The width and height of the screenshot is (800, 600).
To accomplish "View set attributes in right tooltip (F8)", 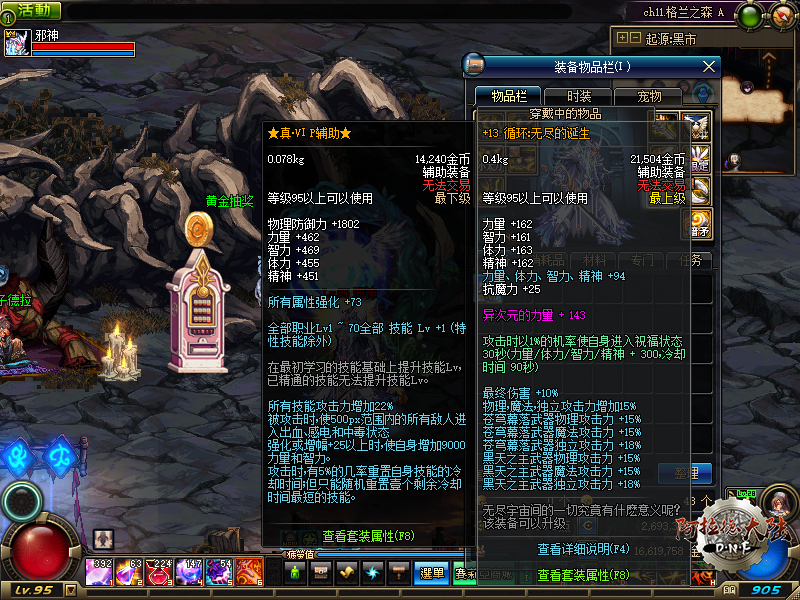I will click(583, 575).
